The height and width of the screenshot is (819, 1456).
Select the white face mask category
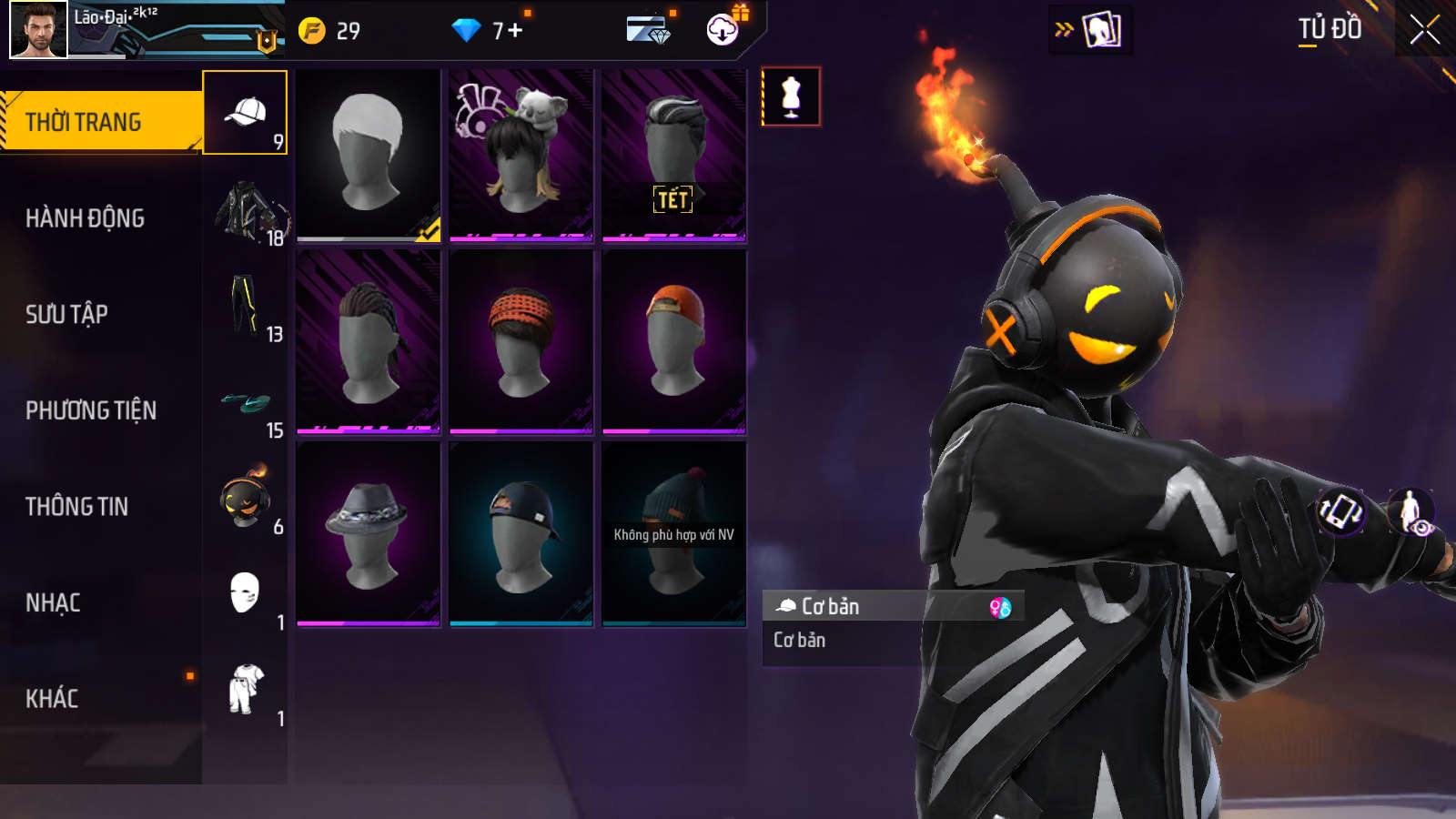(245, 594)
